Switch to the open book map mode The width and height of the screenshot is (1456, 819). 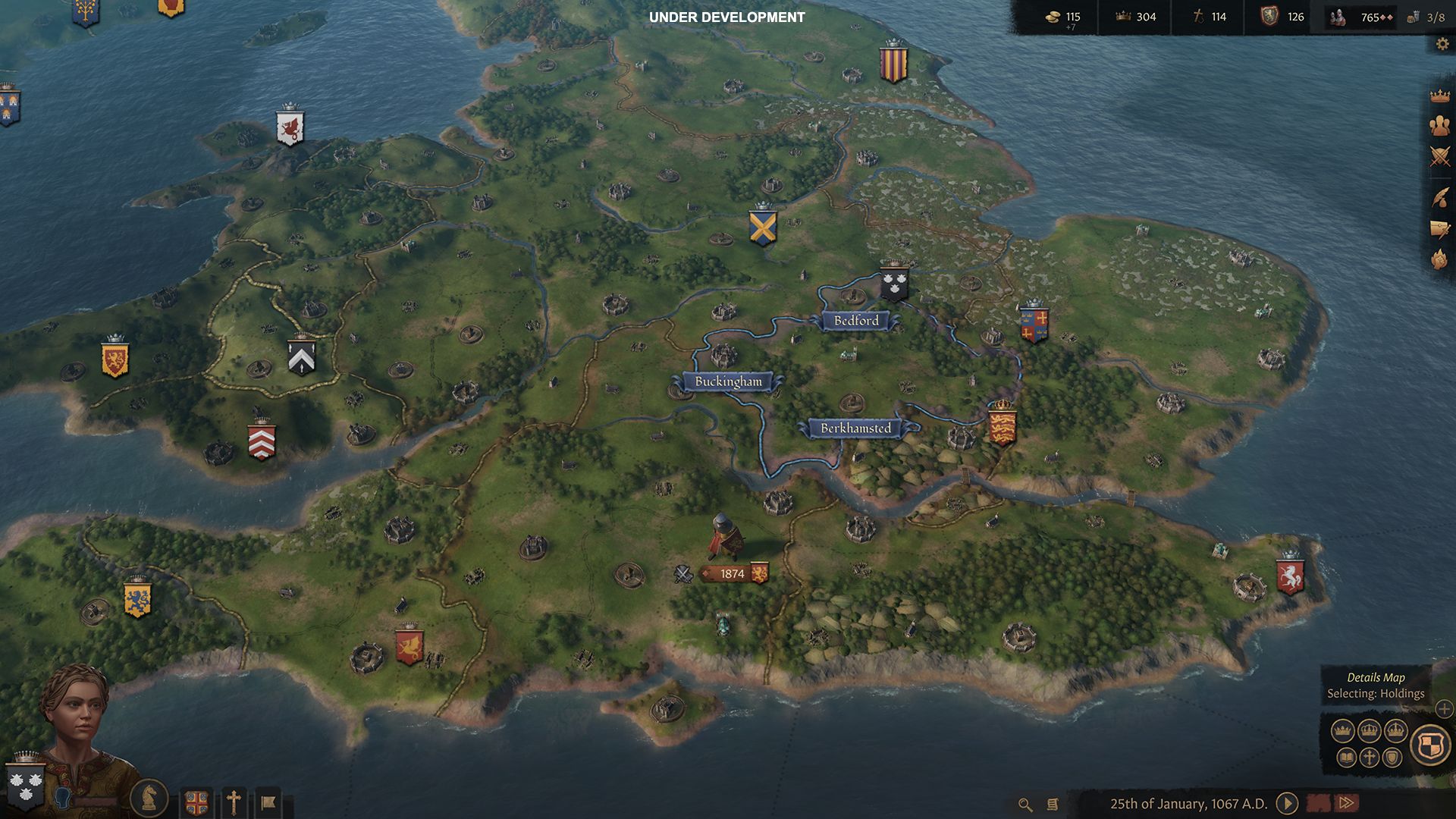pyautogui.click(x=1346, y=757)
